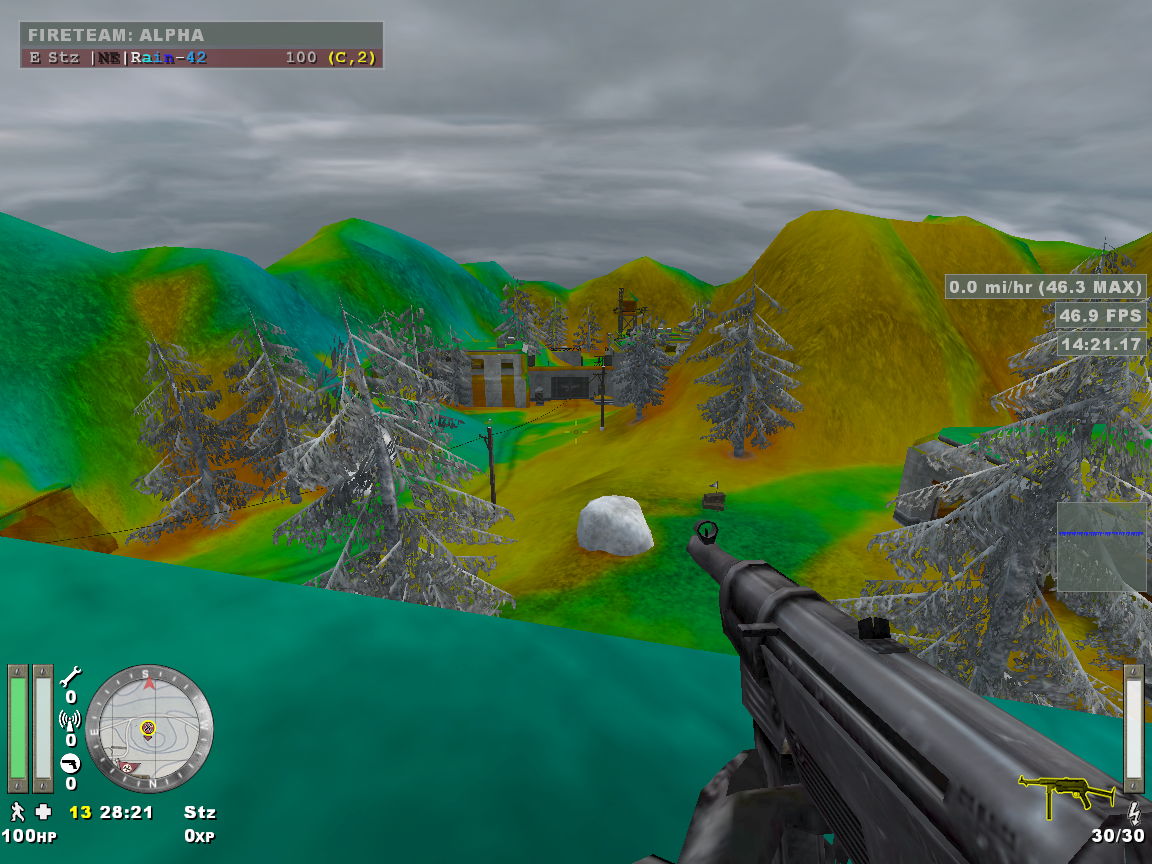
Task: Click the lagometer graph panel
Action: tap(1102, 546)
